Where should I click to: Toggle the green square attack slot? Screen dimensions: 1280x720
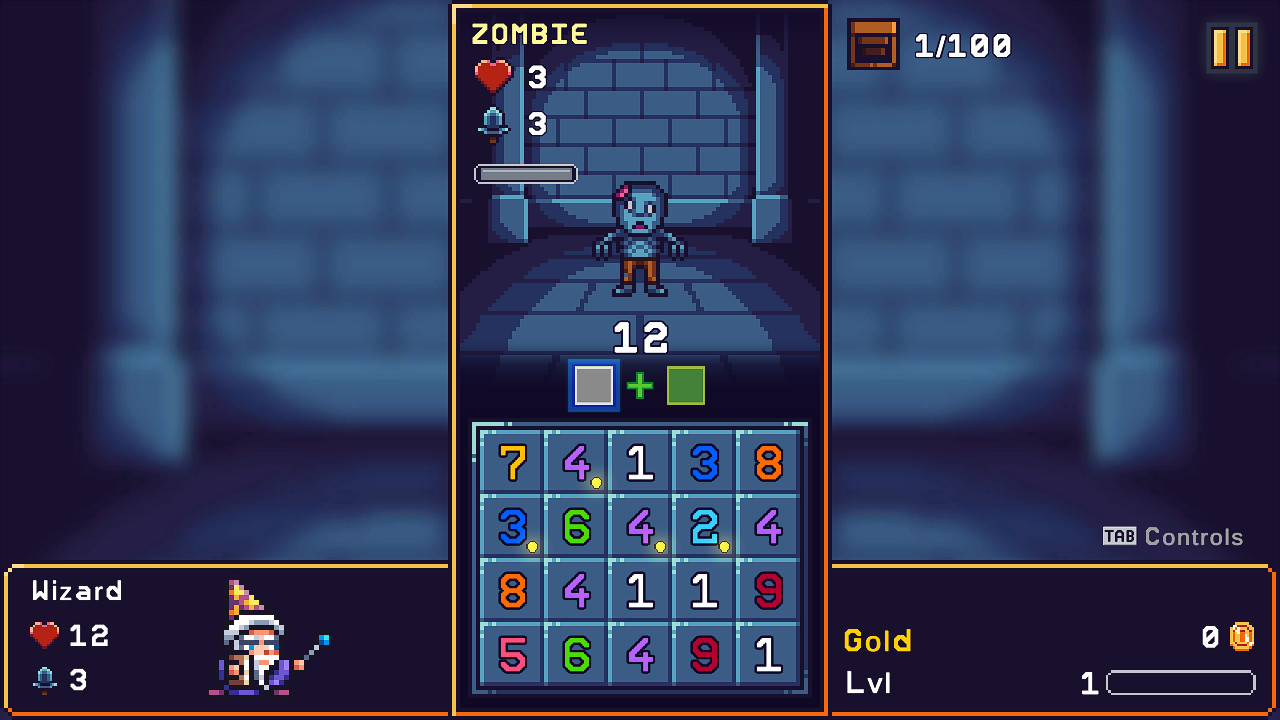(685, 385)
